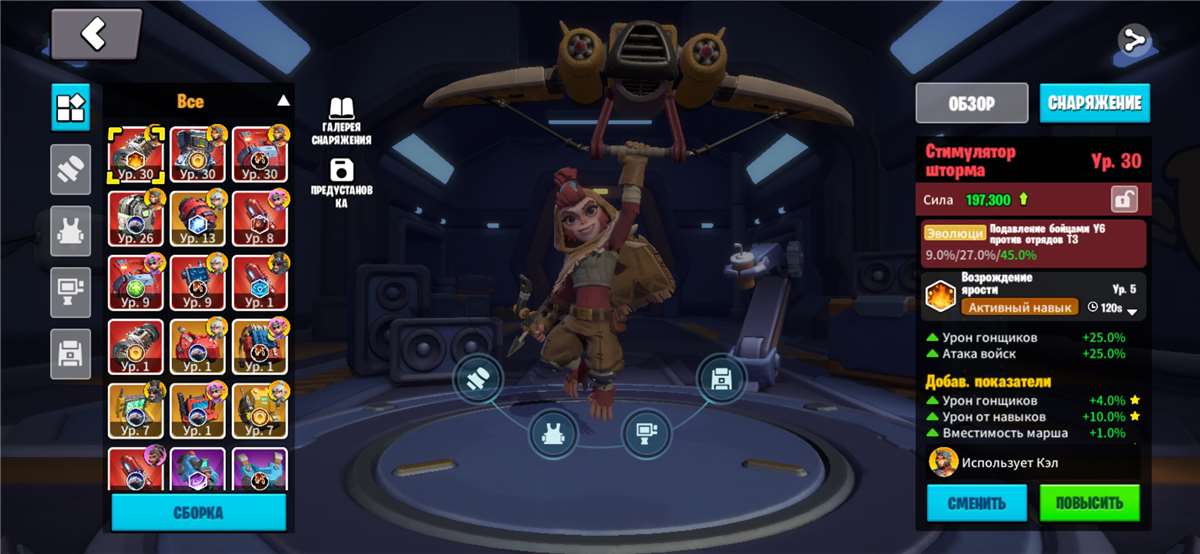Switch to the СНАРЯЖЕНИЕ tab
1200x554 pixels.
tap(1094, 103)
